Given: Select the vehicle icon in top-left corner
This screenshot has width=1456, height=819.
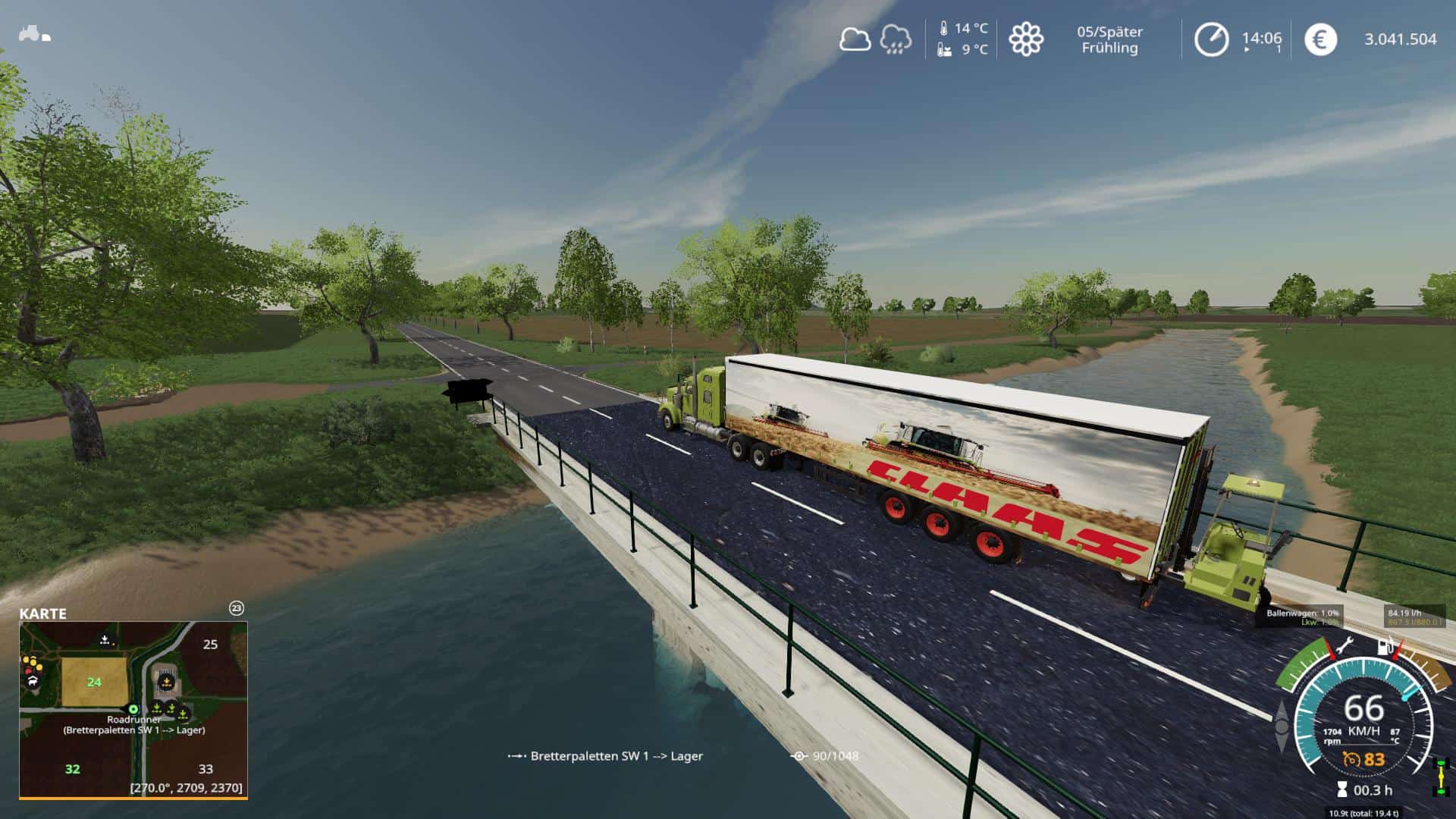Looking at the screenshot, I should (x=34, y=34).
